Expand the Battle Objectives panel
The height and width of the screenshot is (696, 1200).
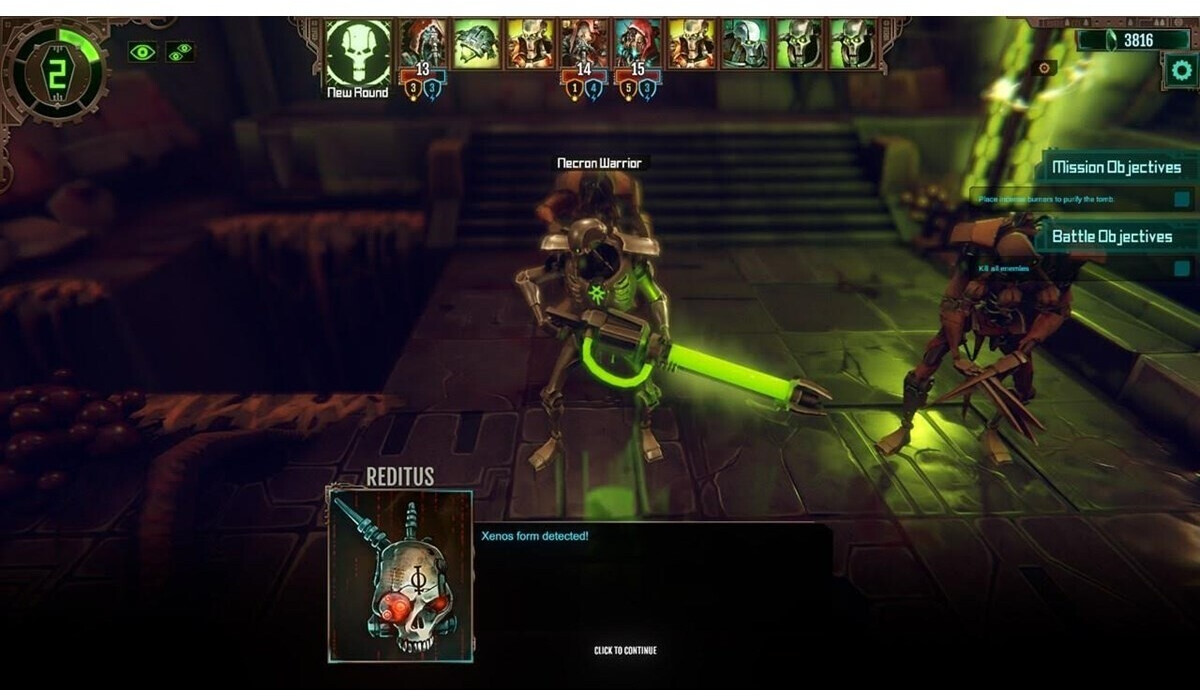pyautogui.click(x=1111, y=237)
